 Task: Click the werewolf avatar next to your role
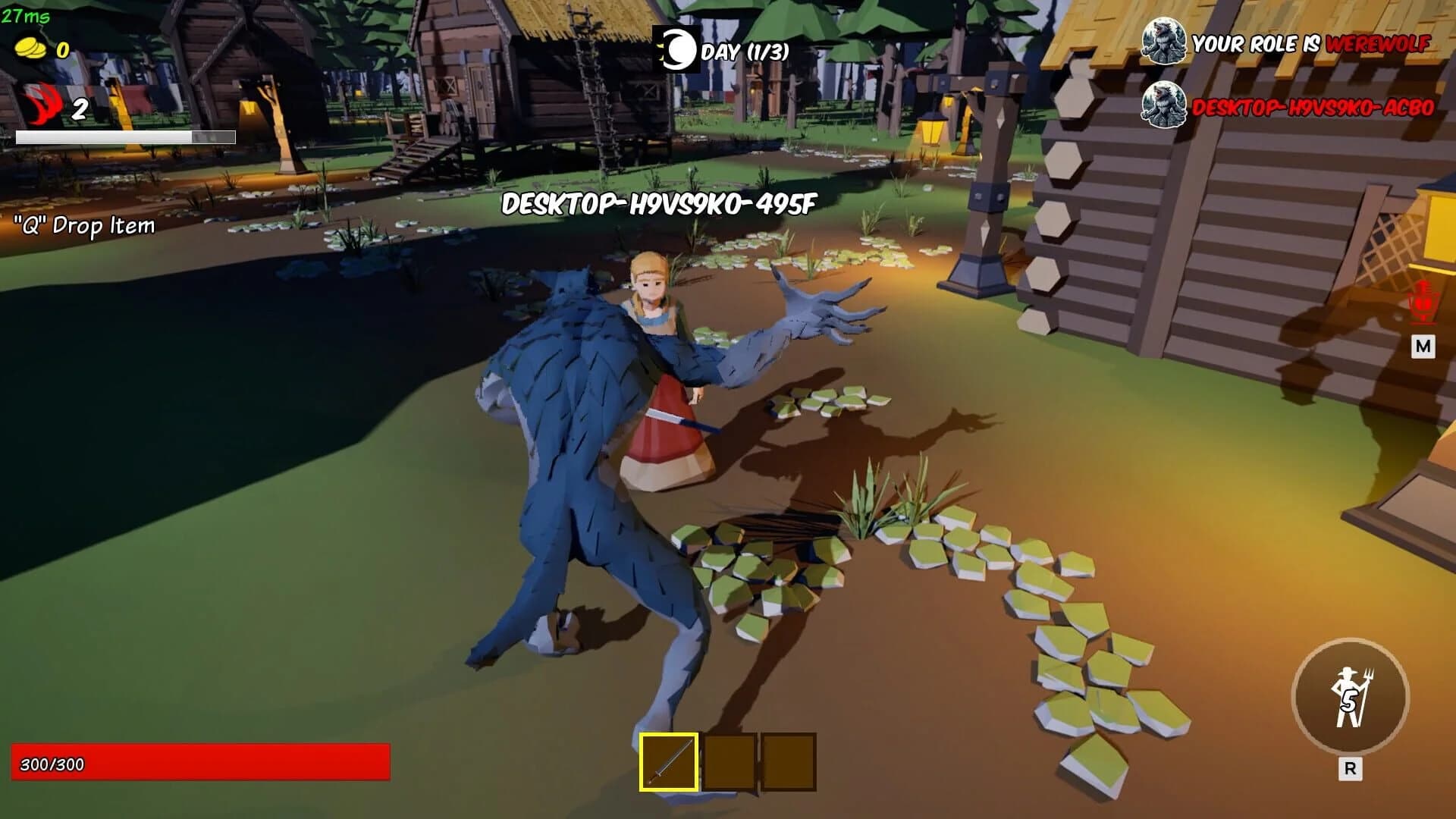coord(1163,42)
